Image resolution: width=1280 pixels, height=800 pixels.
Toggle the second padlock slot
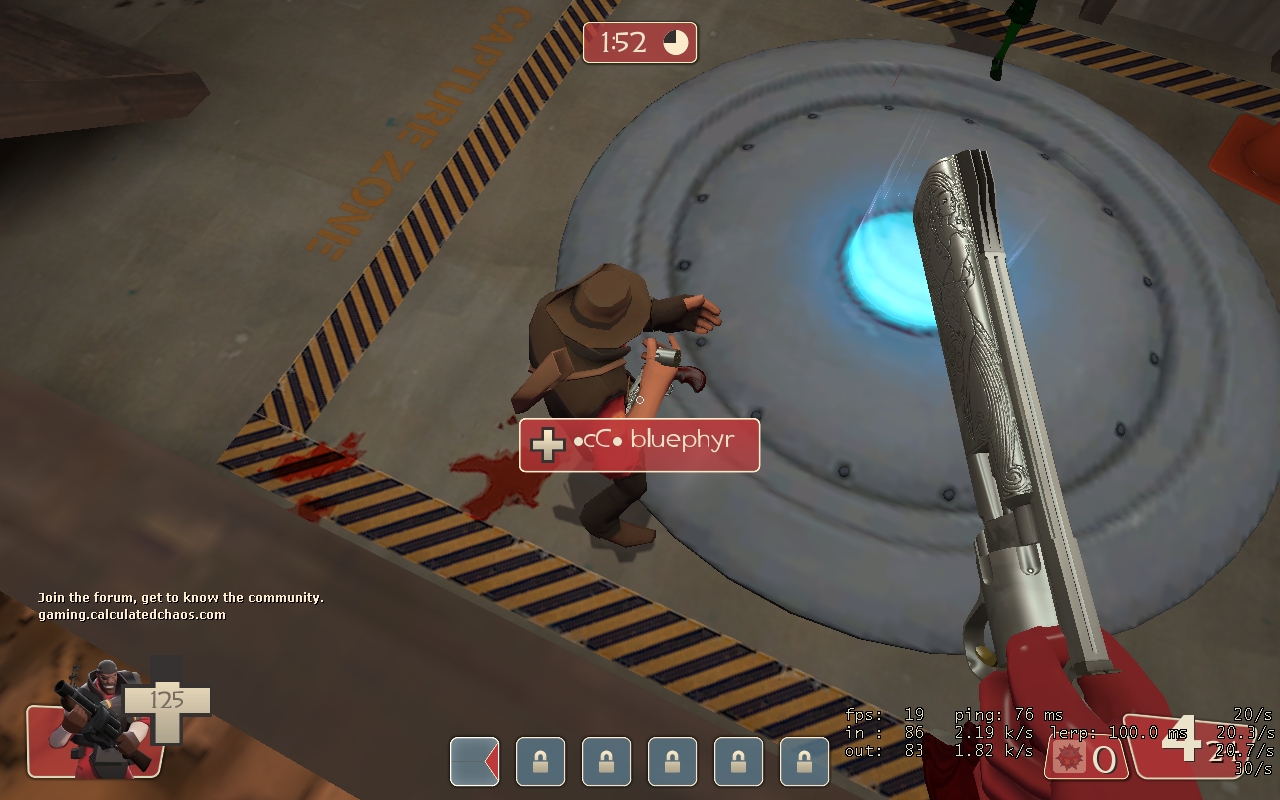(x=605, y=762)
